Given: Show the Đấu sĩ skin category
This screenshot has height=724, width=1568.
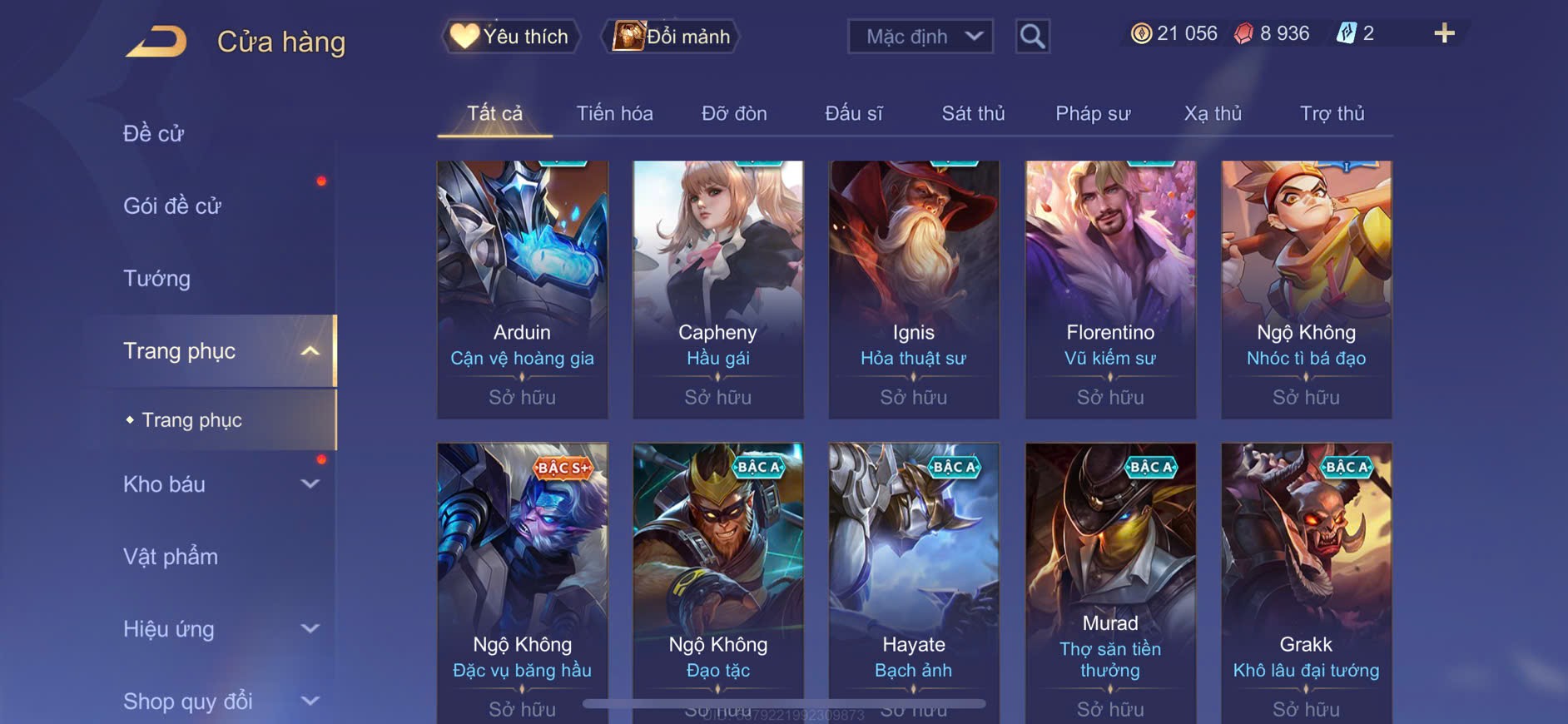Looking at the screenshot, I should (x=853, y=113).
